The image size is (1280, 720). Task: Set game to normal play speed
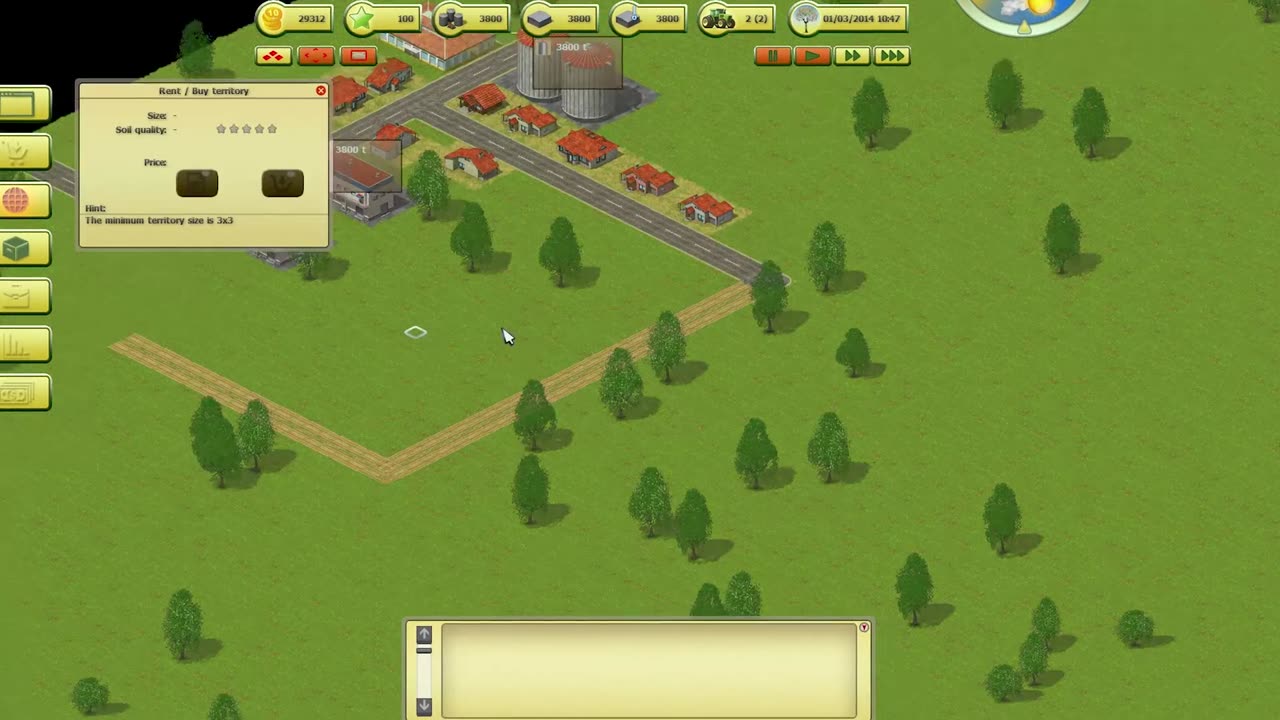click(x=812, y=56)
